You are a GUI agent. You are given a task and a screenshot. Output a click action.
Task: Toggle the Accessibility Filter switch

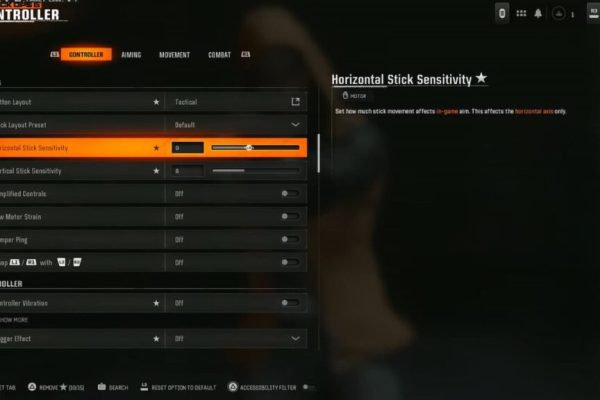308,387
